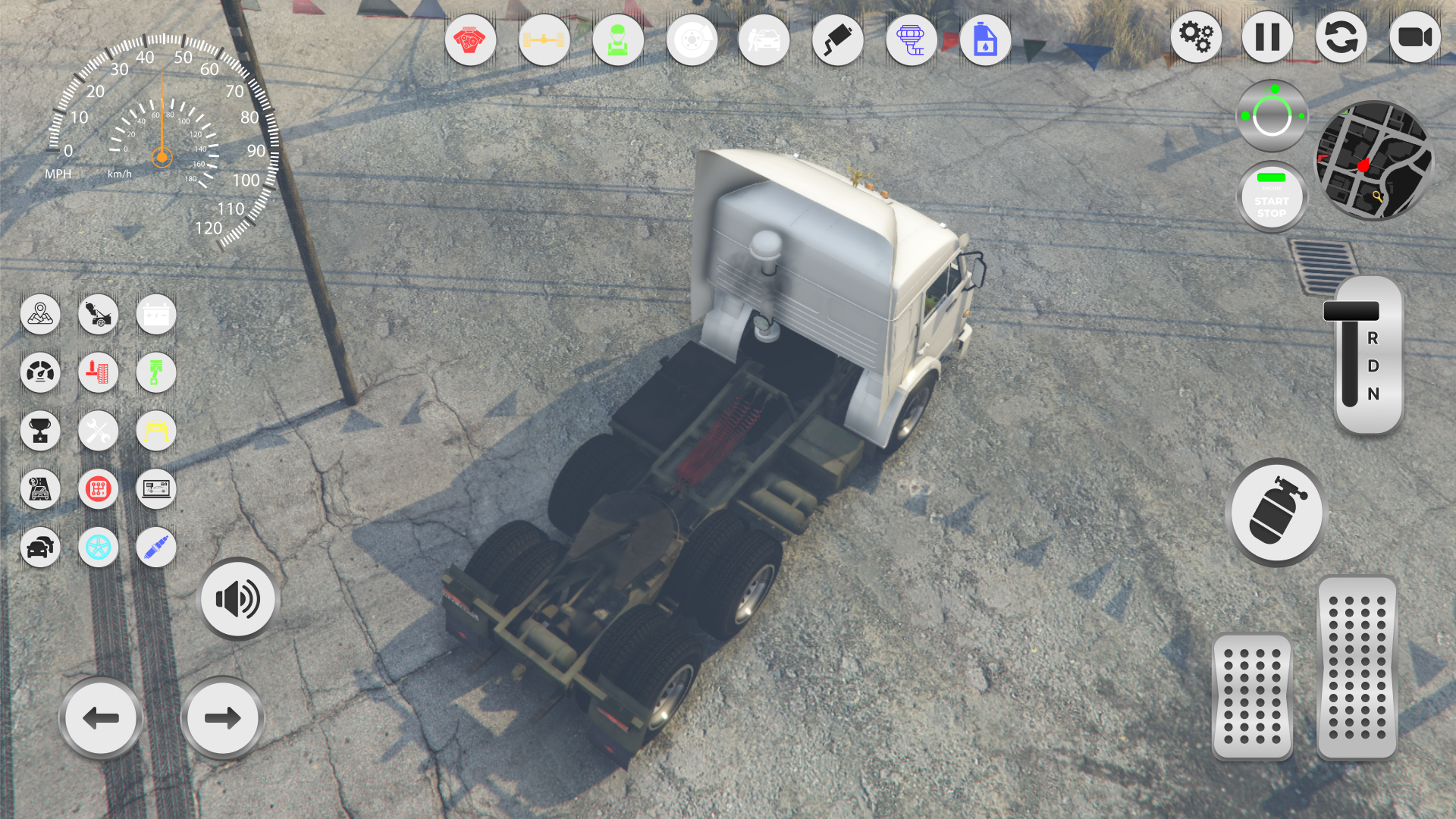Open mechanic services with green mechanic icon

pyautogui.click(x=617, y=39)
